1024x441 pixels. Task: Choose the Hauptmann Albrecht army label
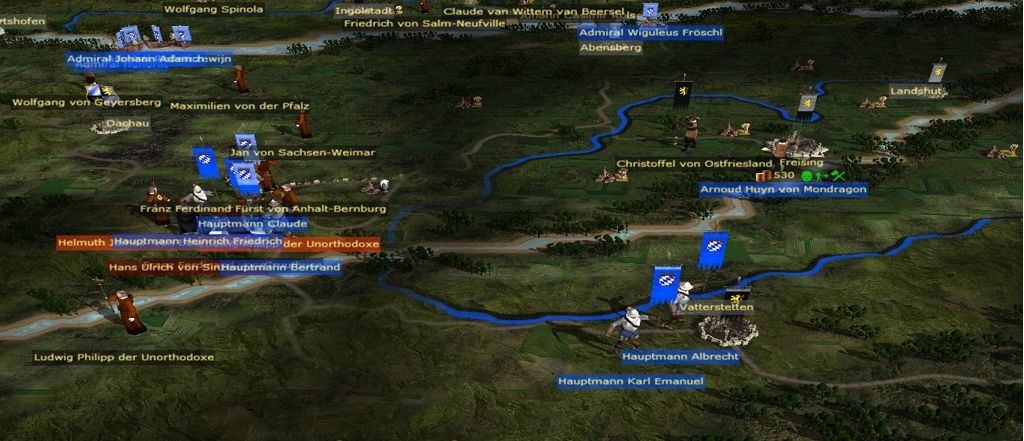[x=680, y=356]
